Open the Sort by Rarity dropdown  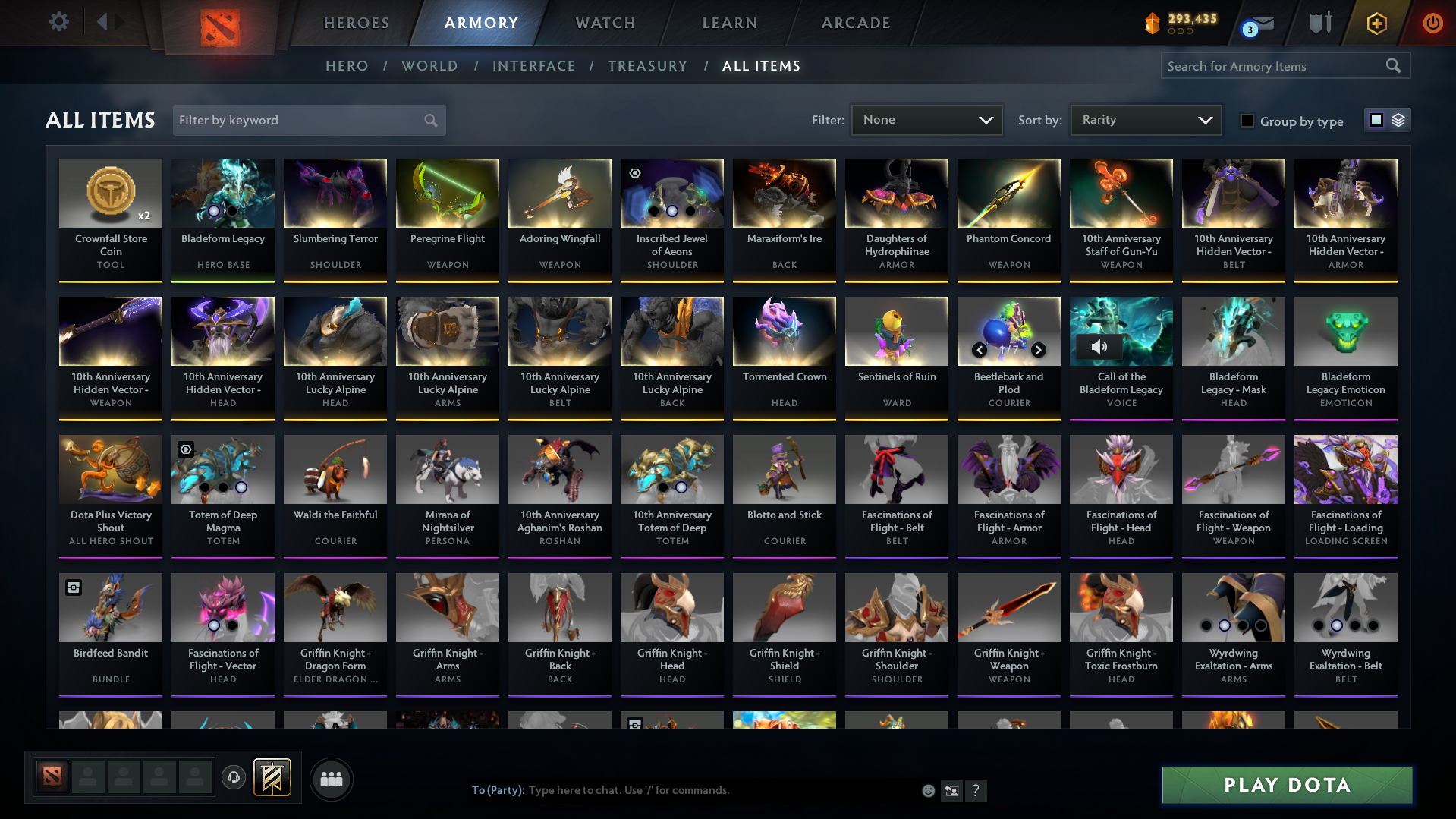pyautogui.click(x=1145, y=120)
